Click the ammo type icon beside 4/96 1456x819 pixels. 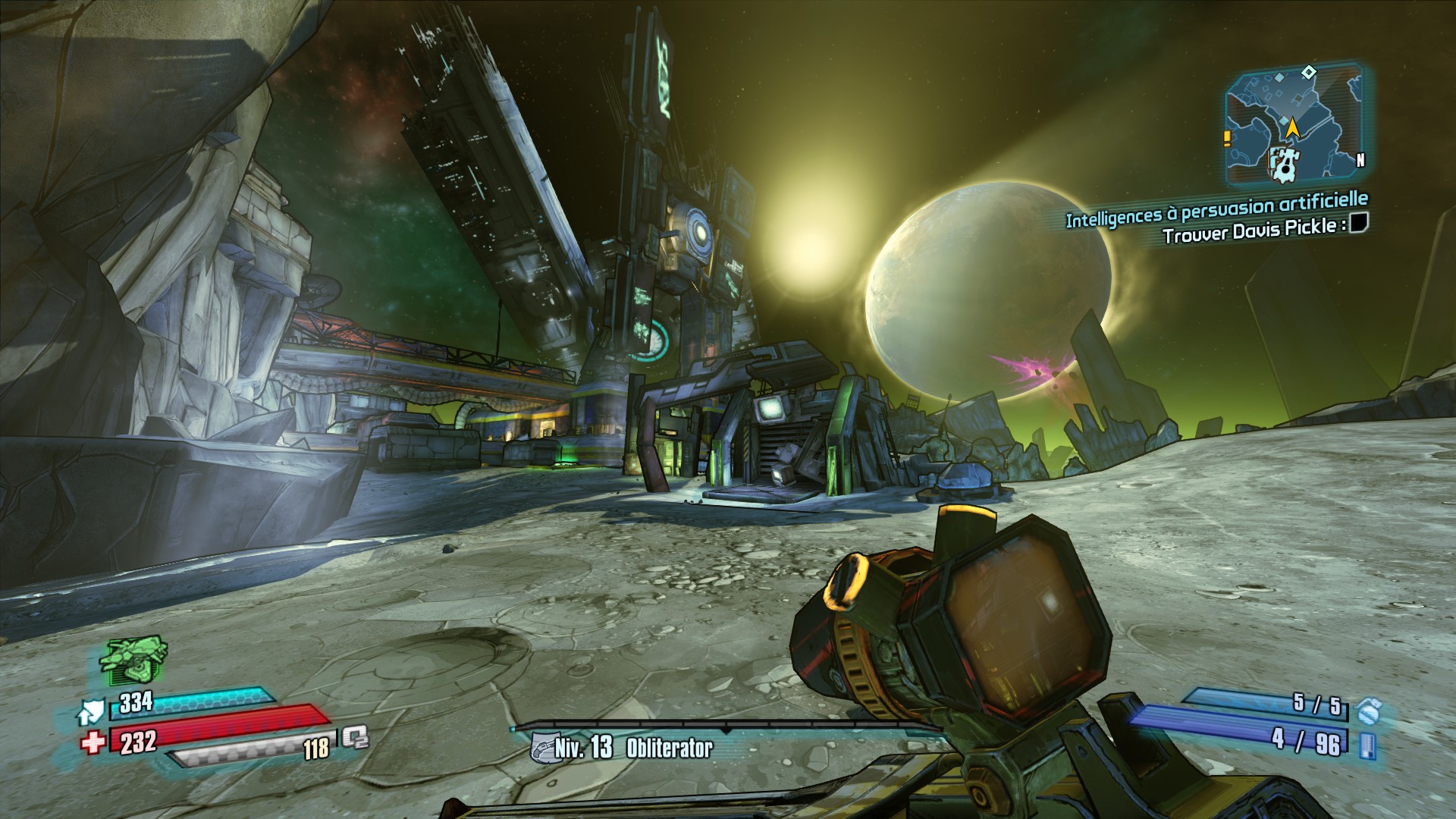point(1367,745)
